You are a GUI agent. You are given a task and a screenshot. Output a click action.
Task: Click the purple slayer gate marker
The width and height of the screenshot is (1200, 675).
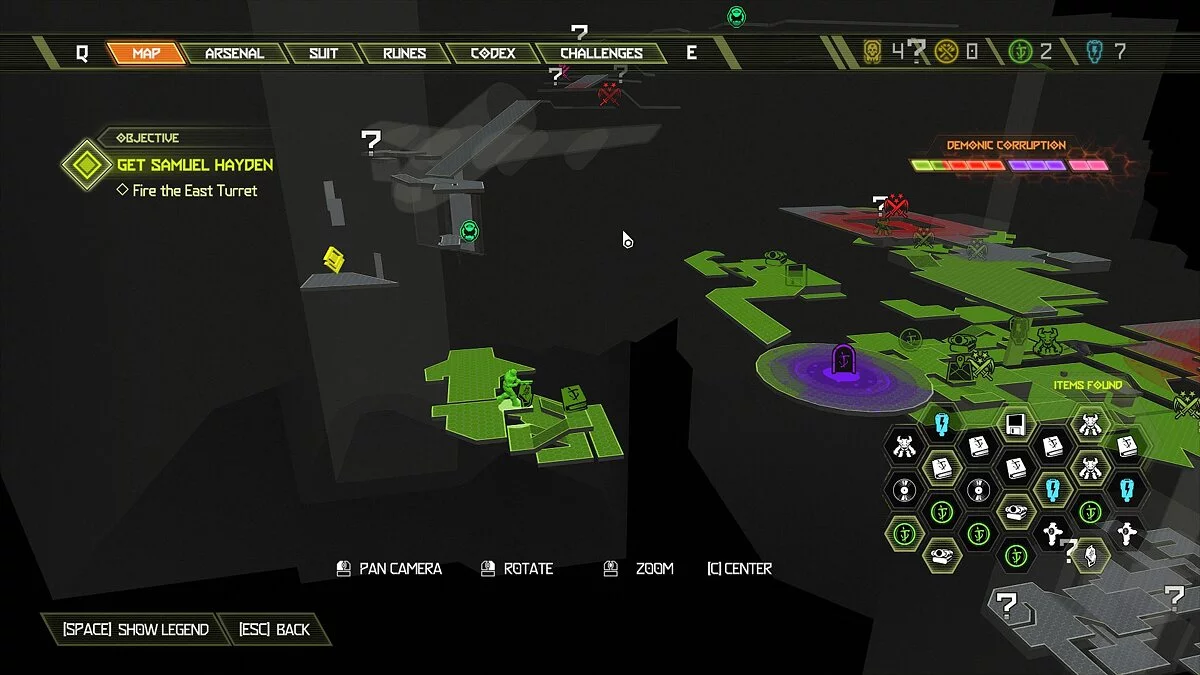click(x=843, y=359)
